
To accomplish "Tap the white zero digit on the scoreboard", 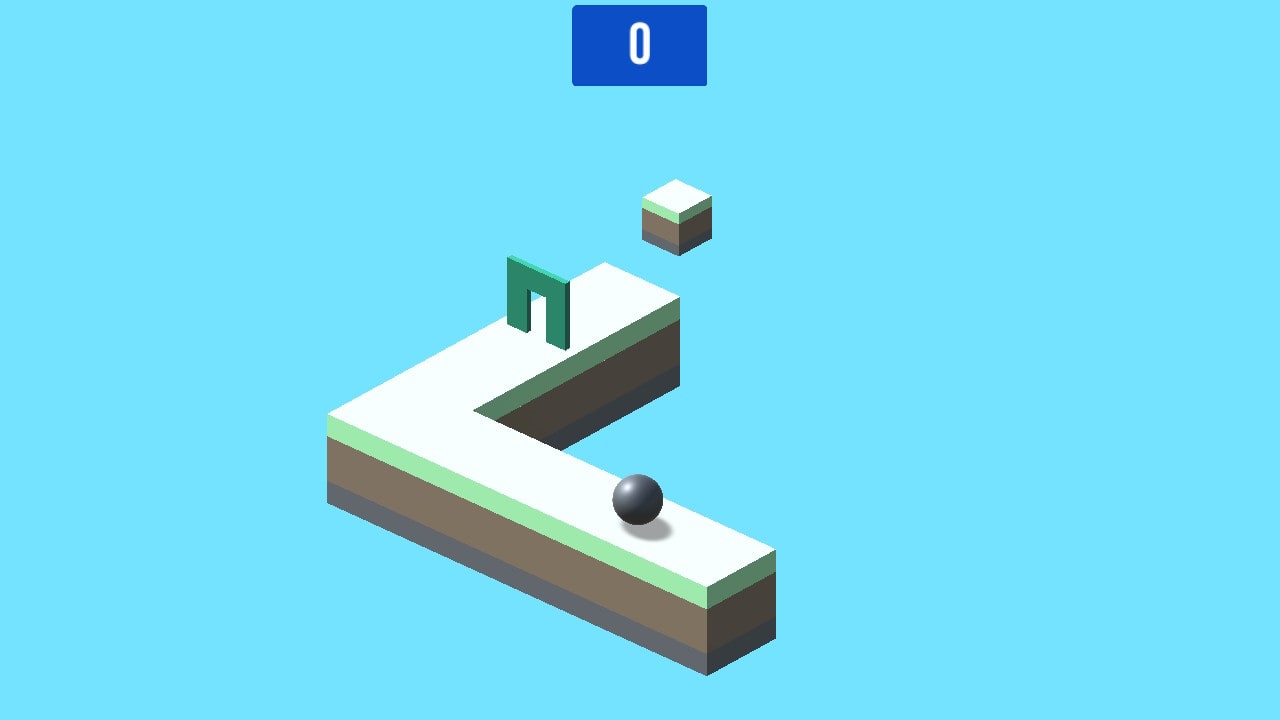I will tap(639, 44).
